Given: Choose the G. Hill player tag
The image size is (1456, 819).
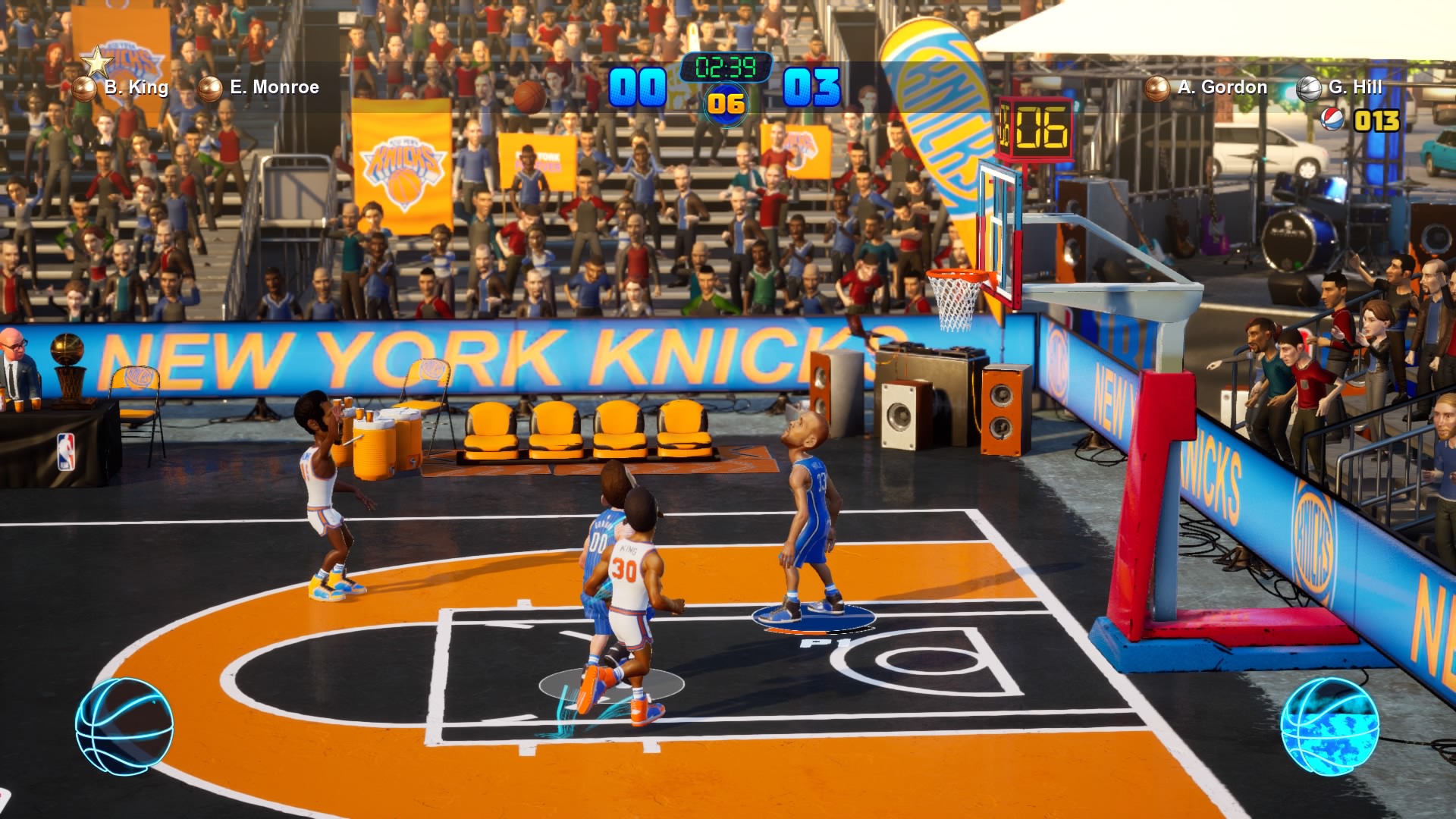Looking at the screenshot, I should 1341,88.
